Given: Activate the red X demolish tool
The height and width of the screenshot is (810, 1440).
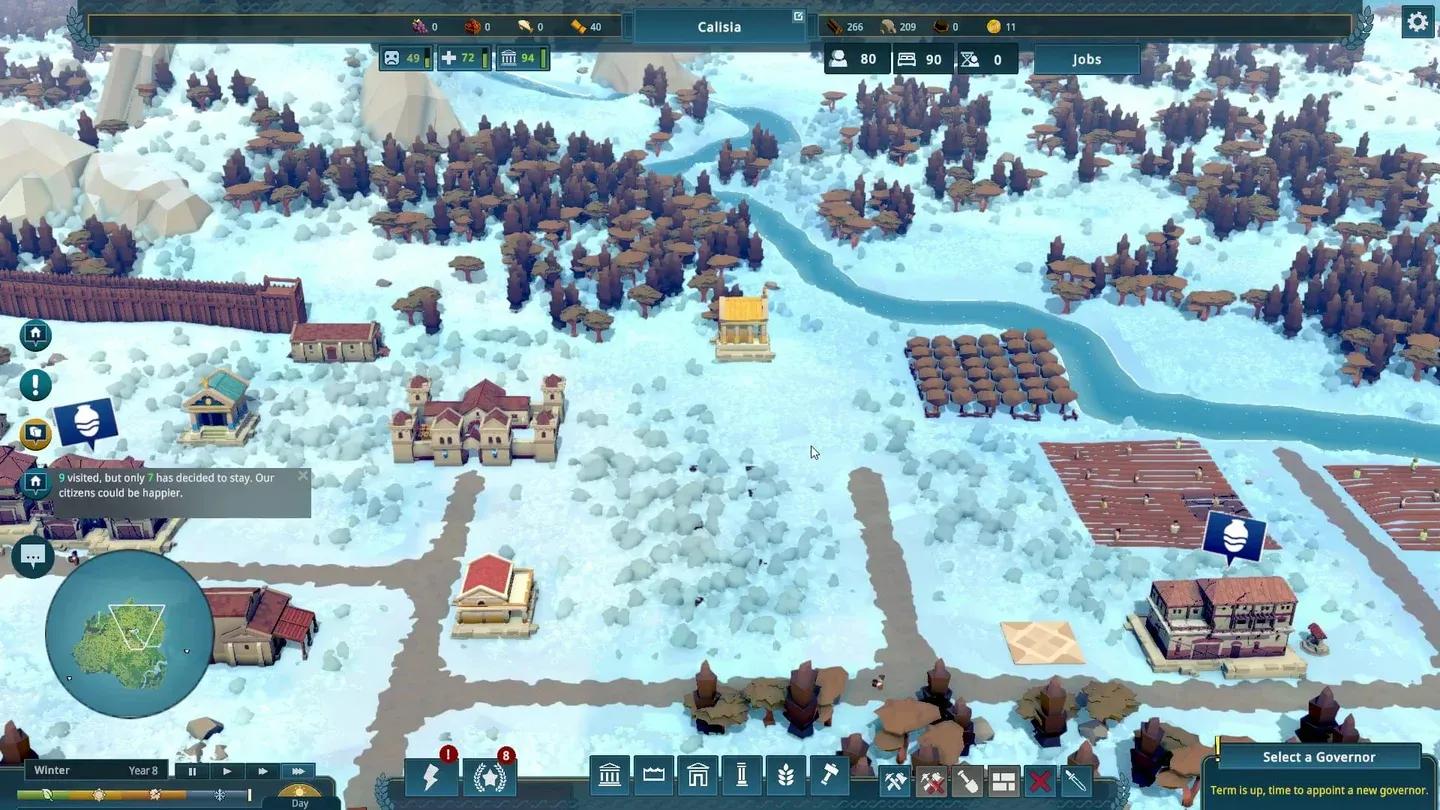Looking at the screenshot, I should [1039, 781].
